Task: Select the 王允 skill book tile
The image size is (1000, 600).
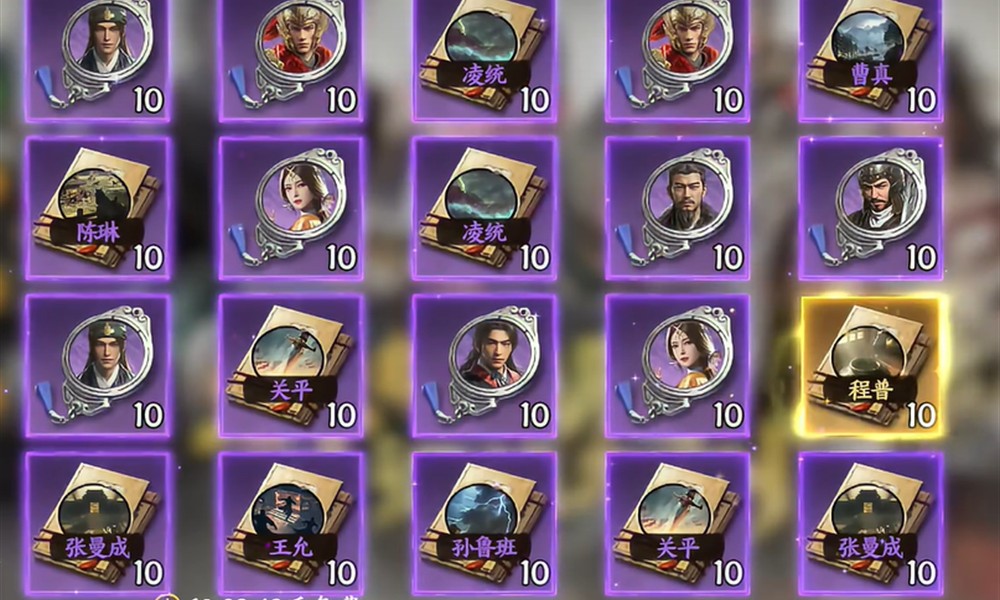Action: 291,522
